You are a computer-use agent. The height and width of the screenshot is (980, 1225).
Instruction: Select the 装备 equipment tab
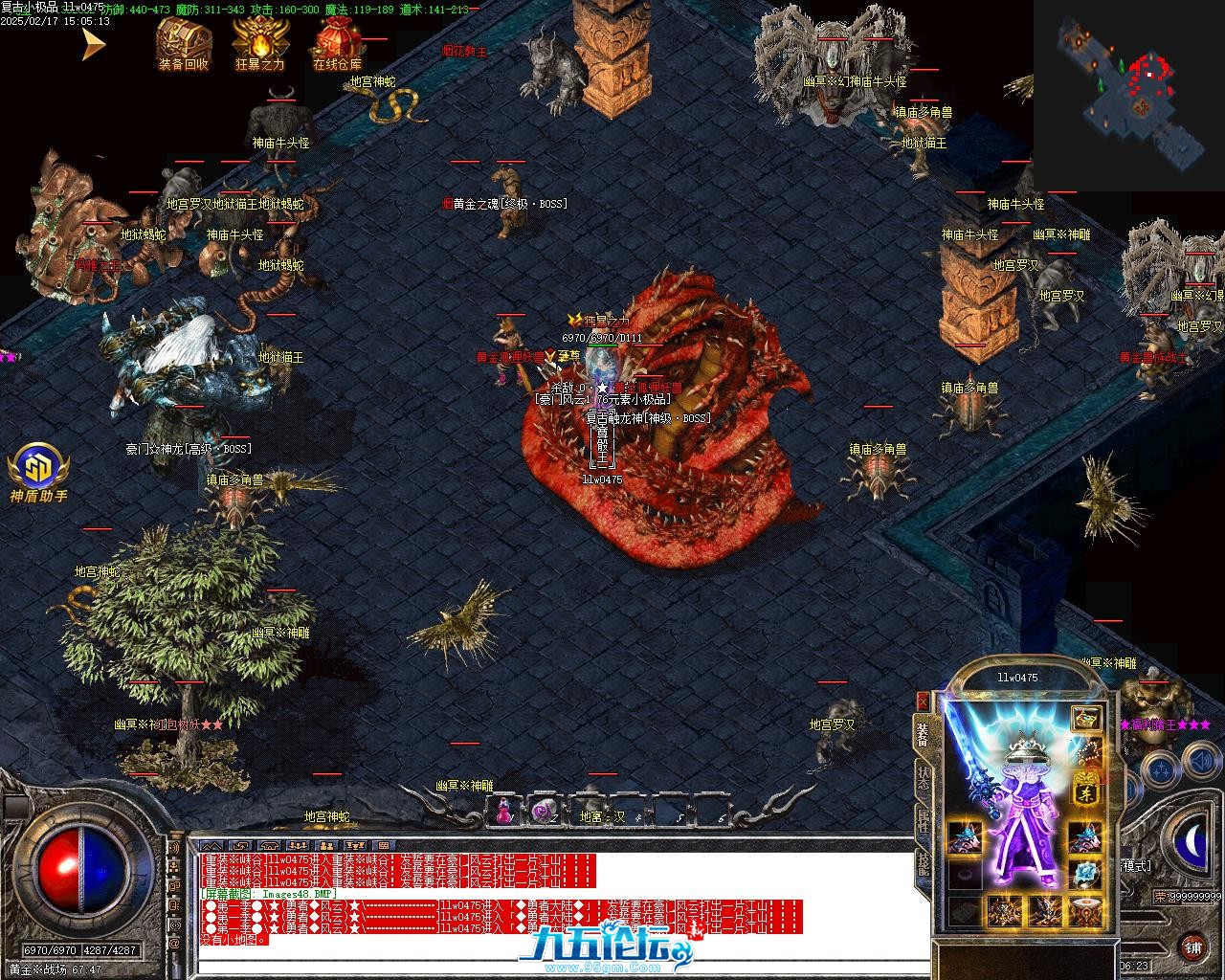(923, 734)
